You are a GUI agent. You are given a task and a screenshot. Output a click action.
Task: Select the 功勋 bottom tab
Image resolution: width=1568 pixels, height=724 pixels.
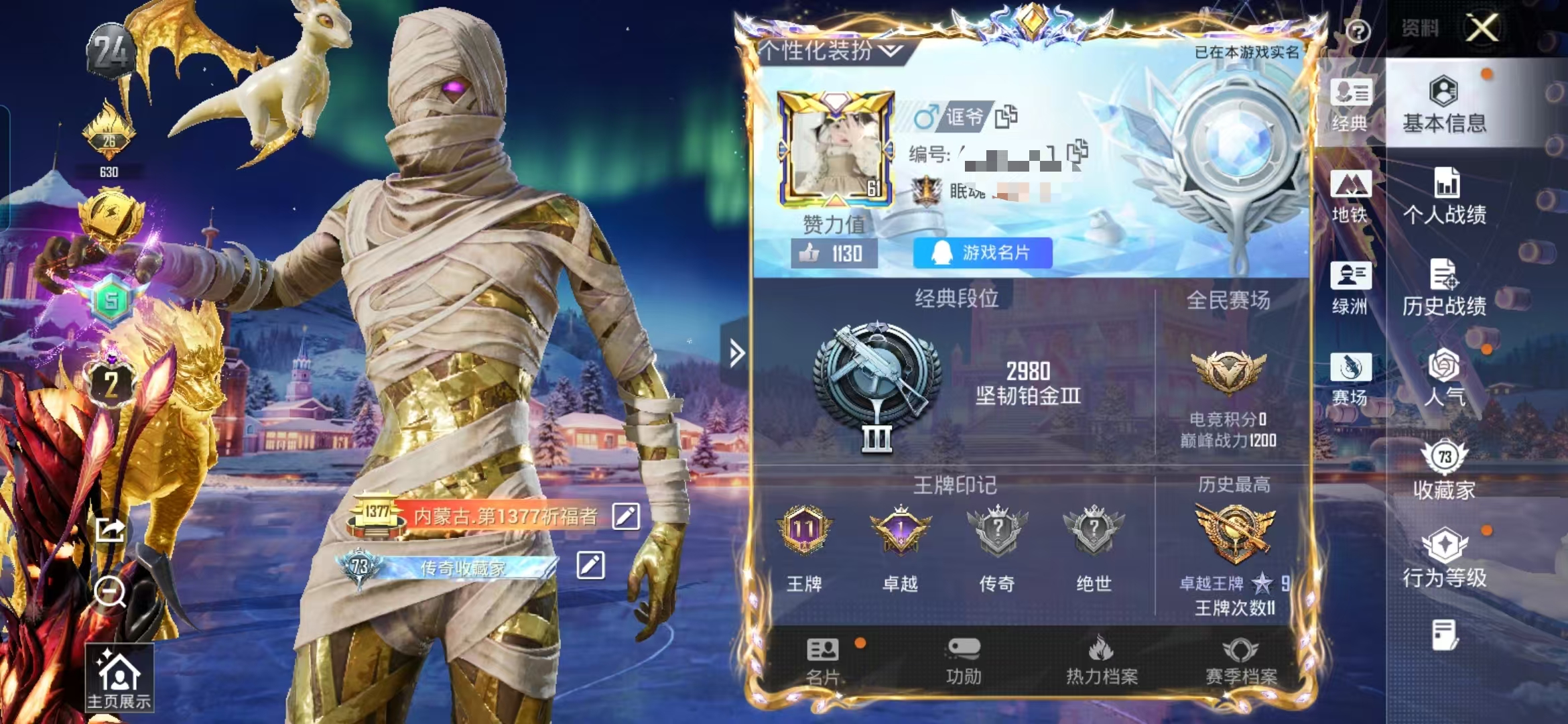pyautogui.click(x=964, y=662)
